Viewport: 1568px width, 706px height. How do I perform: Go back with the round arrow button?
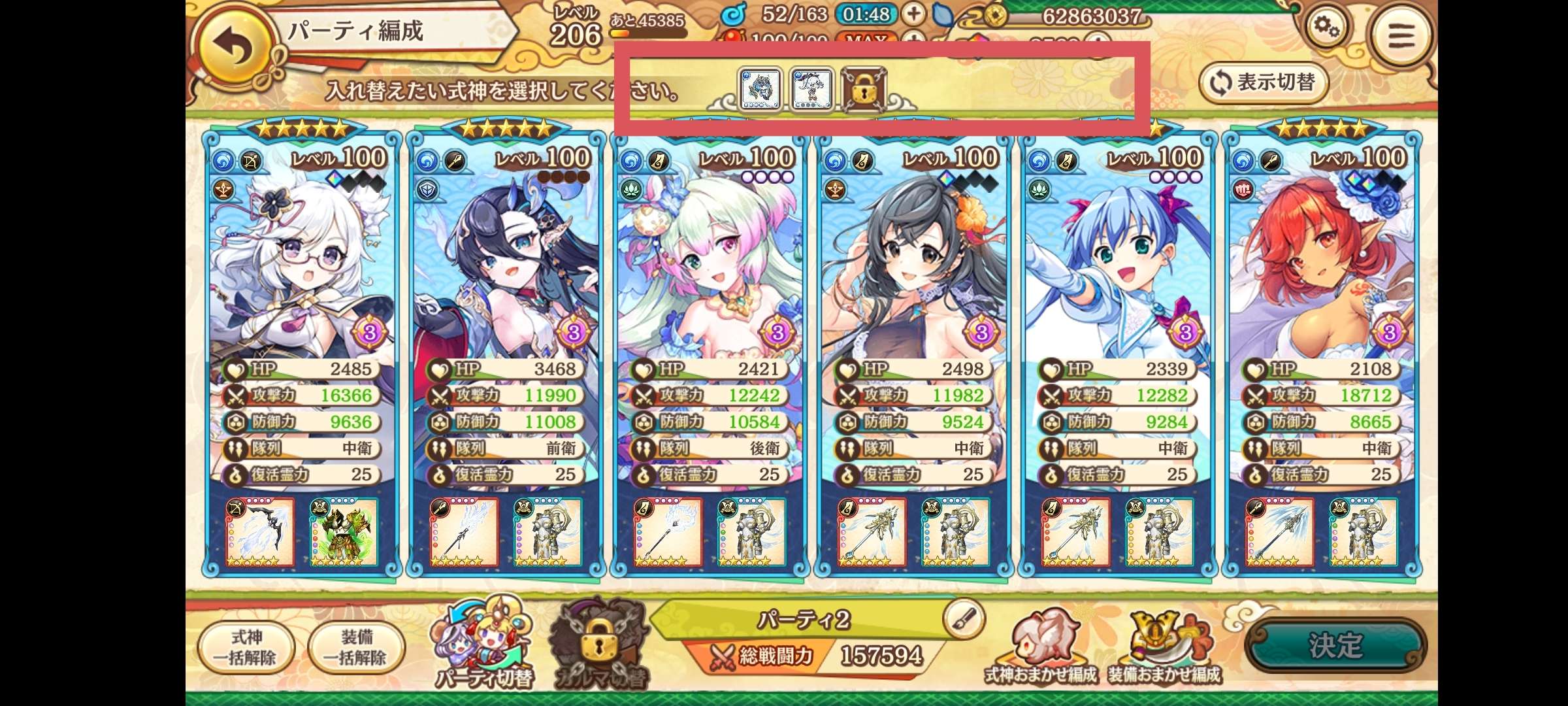coord(233,46)
